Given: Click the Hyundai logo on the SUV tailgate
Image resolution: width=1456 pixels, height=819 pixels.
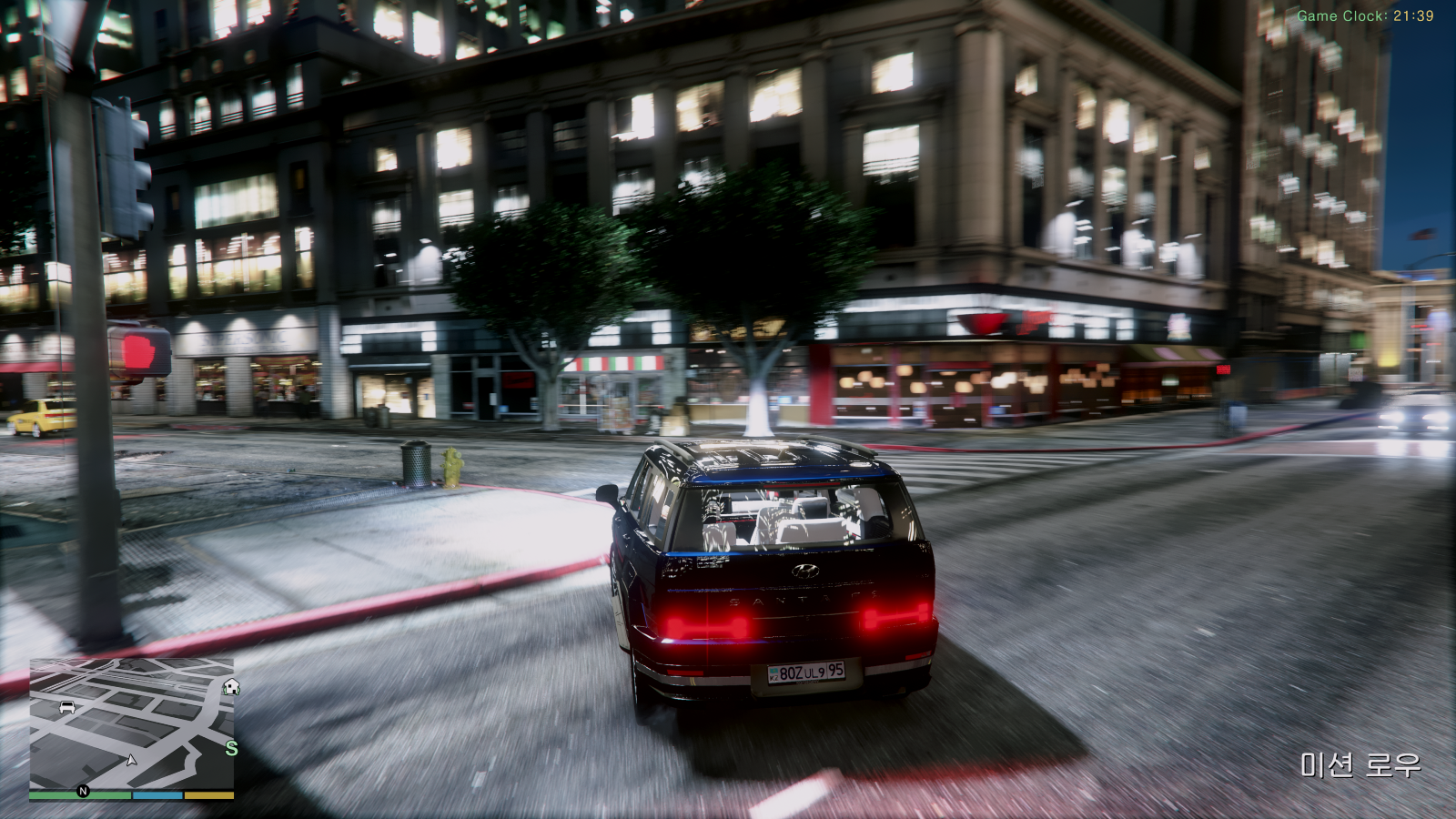Looking at the screenshot, I should point(804,571).
